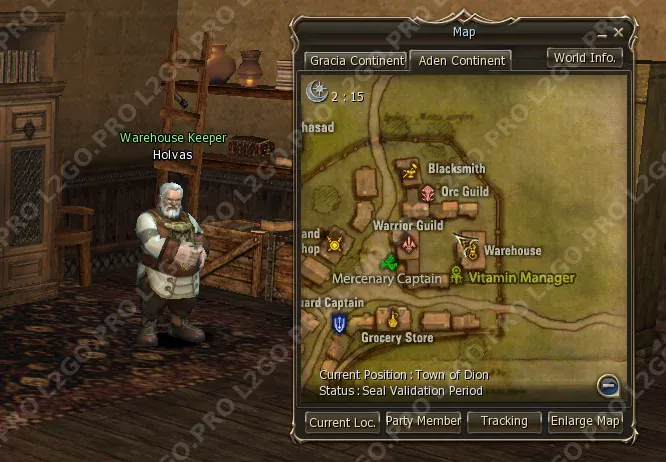Show Current Loc. on the map

[x=342, y=422]
